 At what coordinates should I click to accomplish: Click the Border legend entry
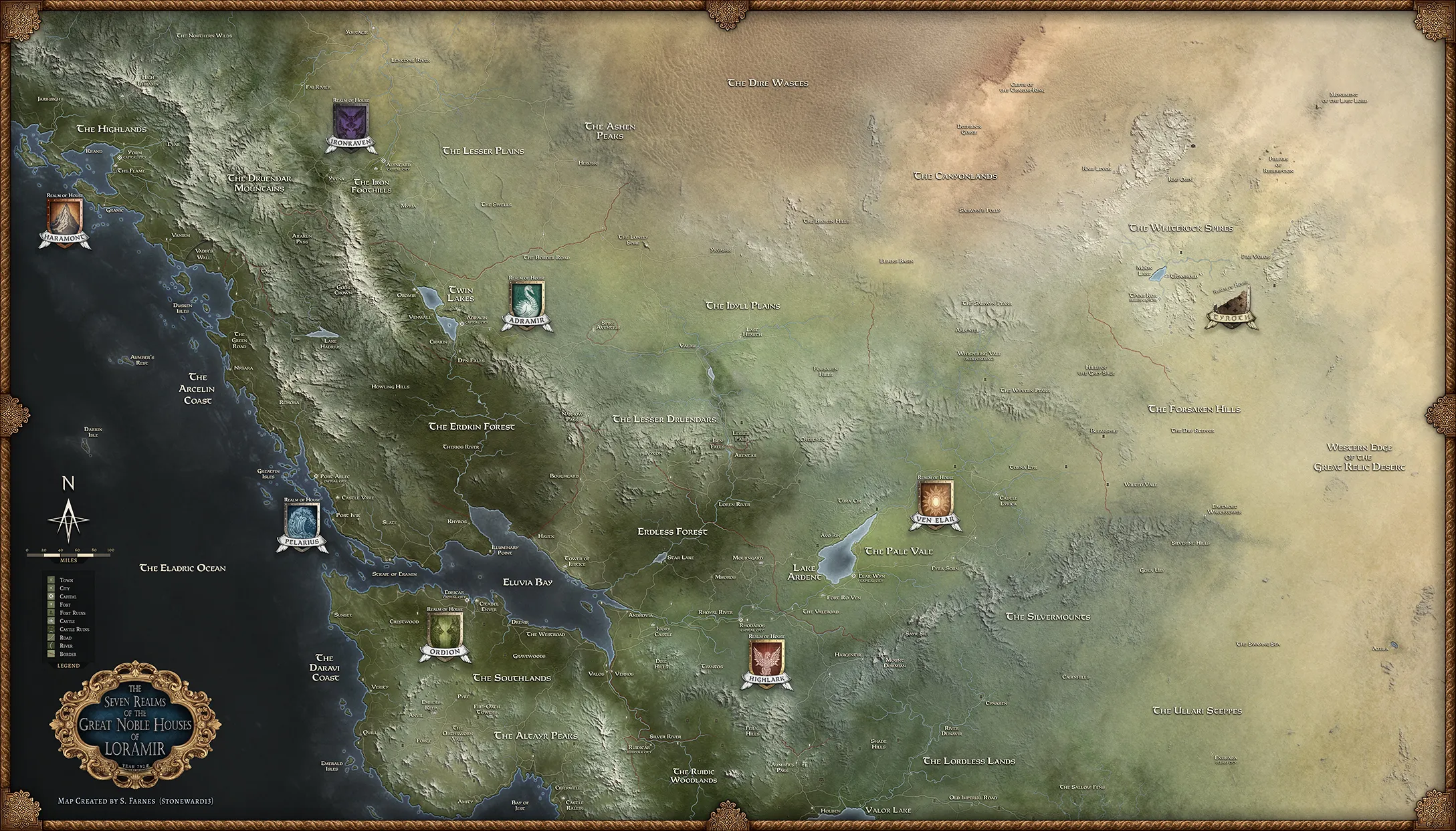68,654
